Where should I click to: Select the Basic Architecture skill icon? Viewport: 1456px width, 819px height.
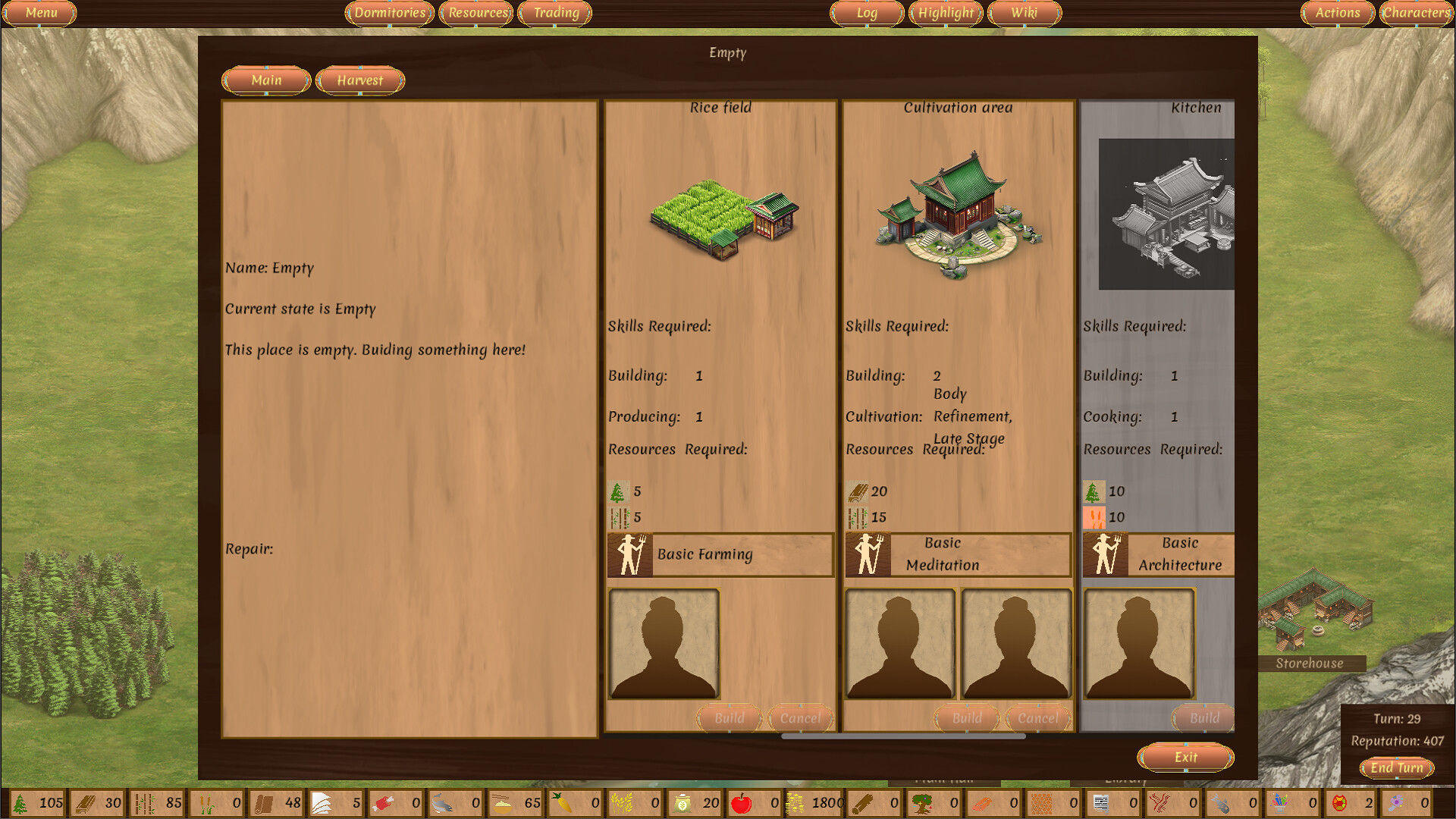(x=1106, y=554)
